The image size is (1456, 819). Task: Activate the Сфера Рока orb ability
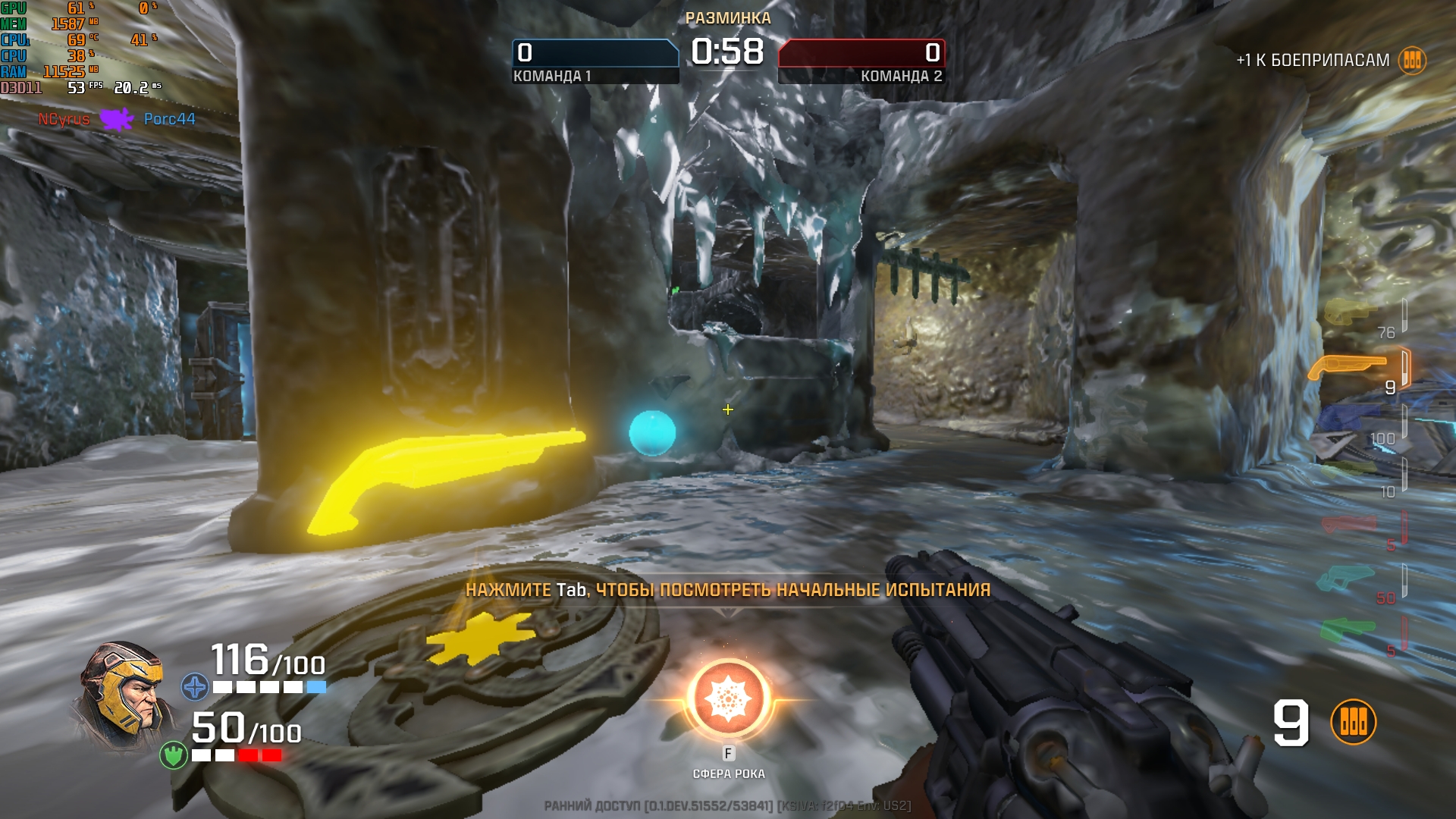tap(728, 698)
